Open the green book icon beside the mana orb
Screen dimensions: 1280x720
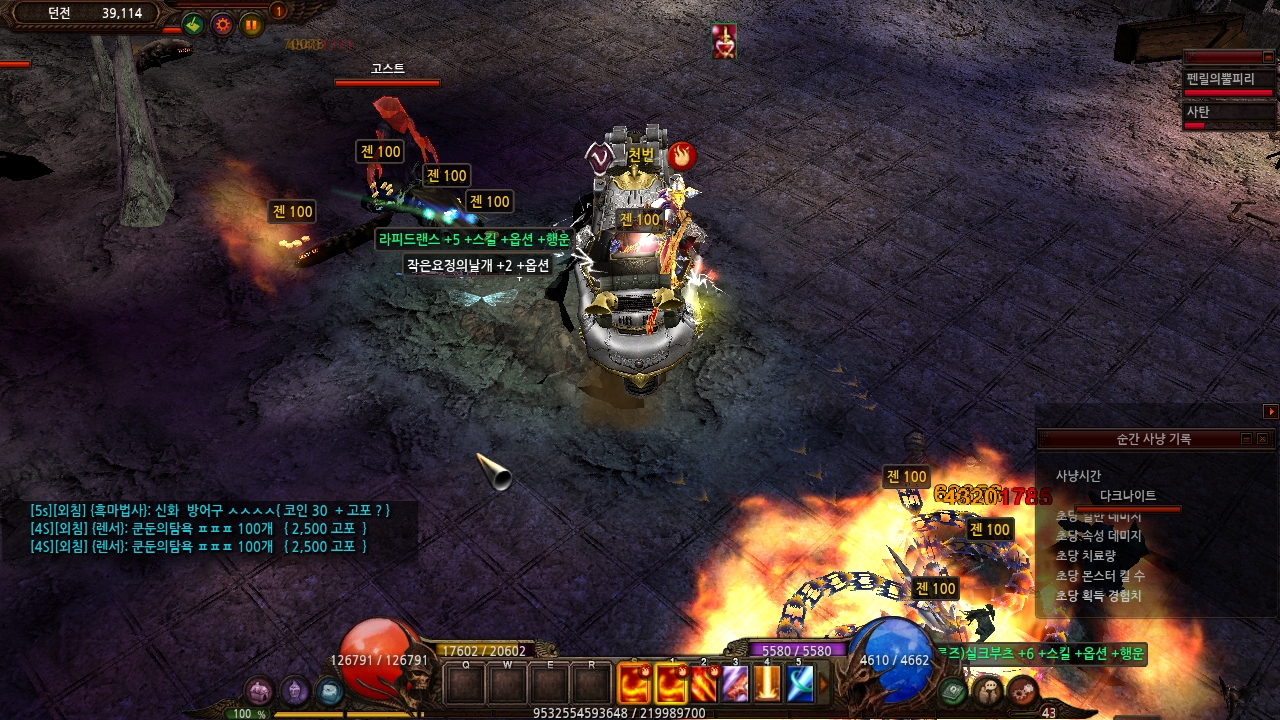click(953, 690)
